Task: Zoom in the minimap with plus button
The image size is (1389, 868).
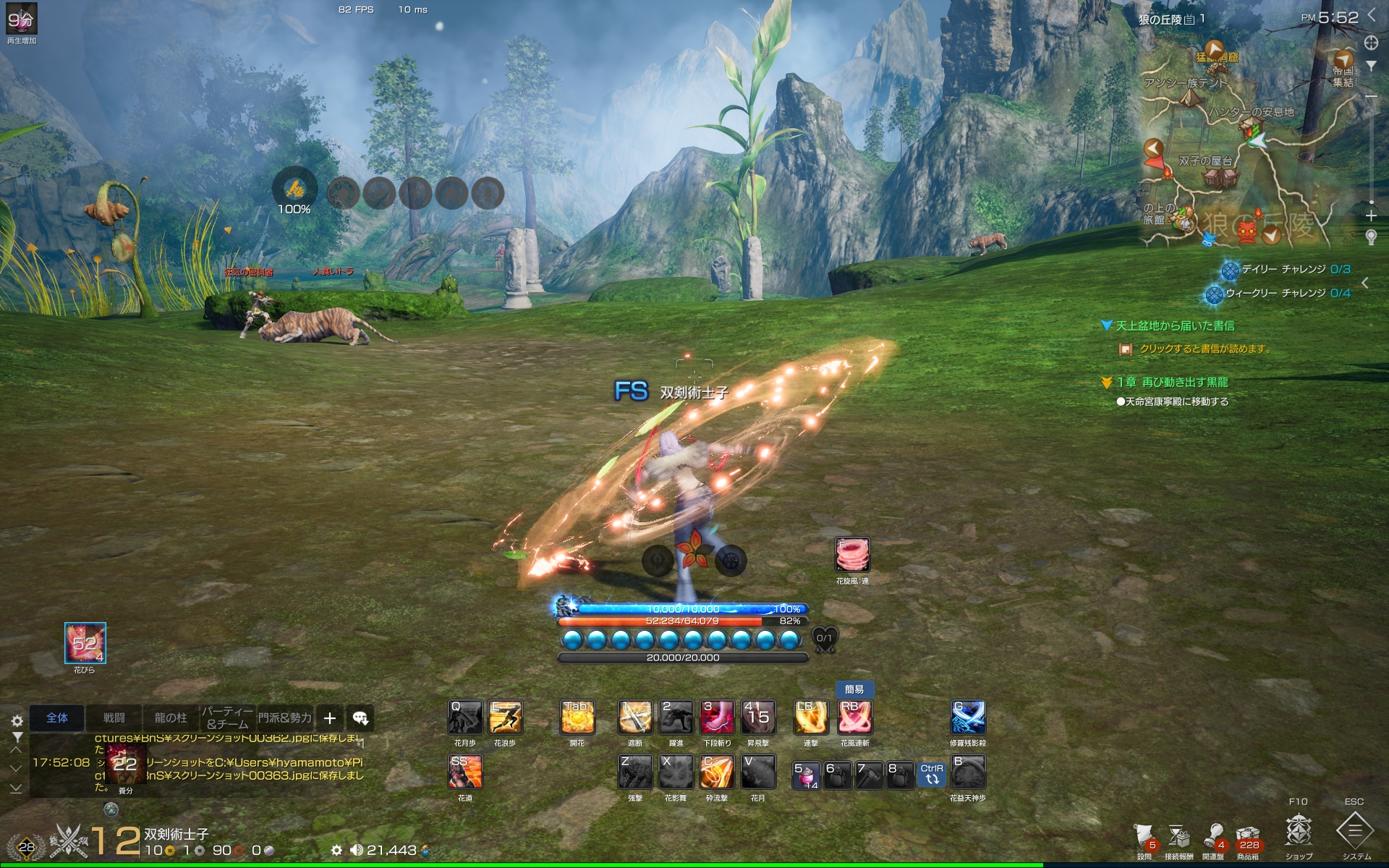Action: (x=1371, y=216)
